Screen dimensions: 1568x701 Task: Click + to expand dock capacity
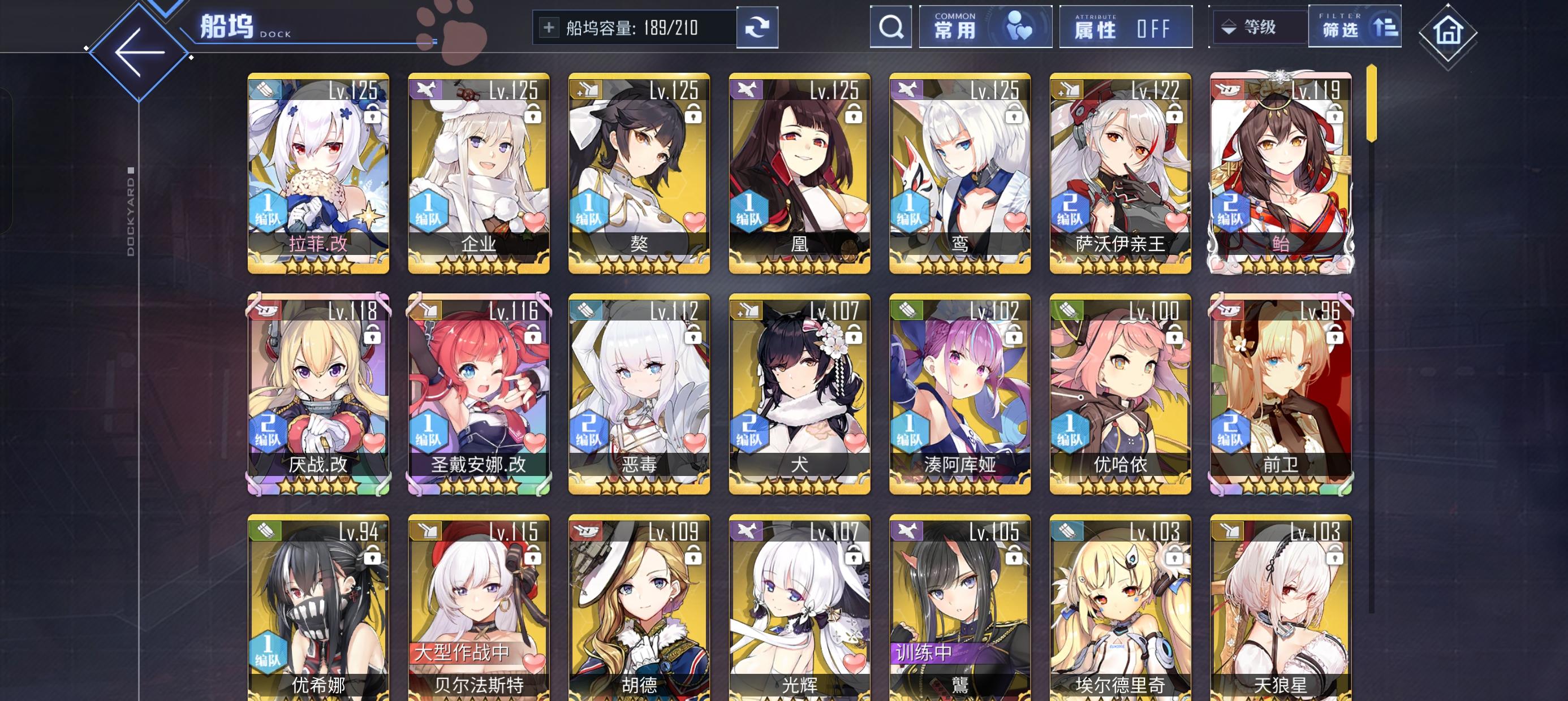coord(550,27)
